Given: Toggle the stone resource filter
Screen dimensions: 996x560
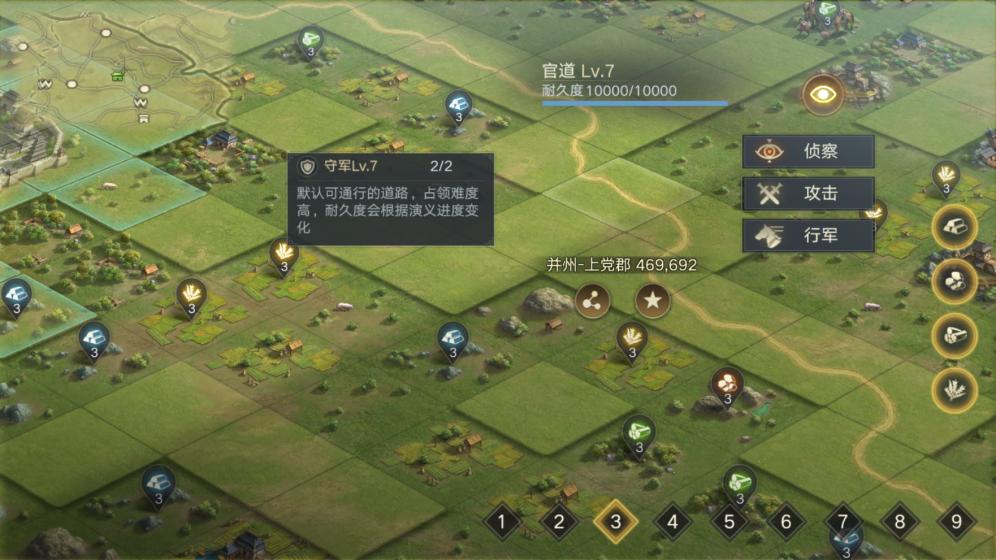Looking at the screenshot, I should (x=954, y=281).
